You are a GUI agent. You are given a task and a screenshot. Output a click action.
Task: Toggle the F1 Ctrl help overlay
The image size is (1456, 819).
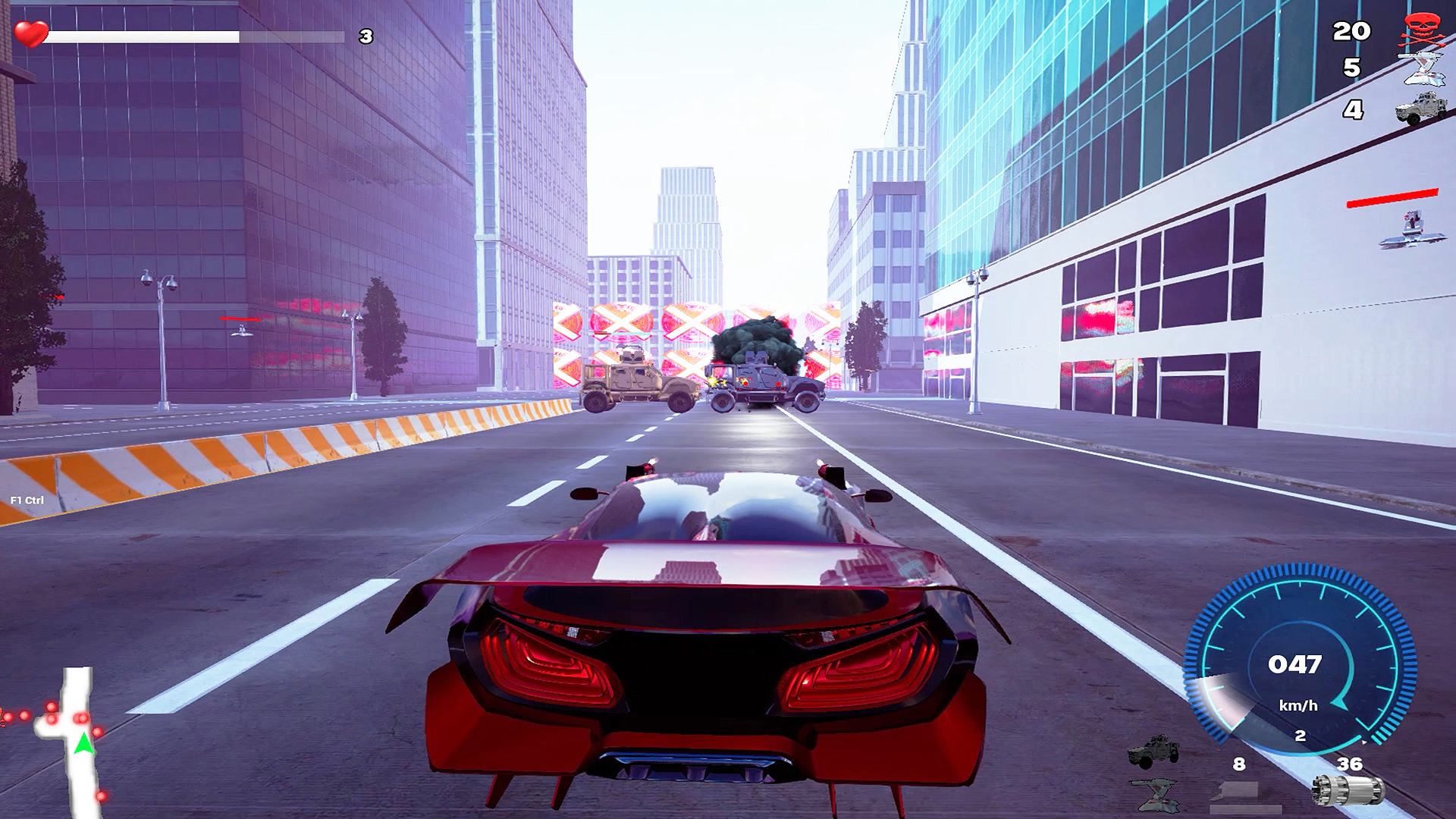27,500
